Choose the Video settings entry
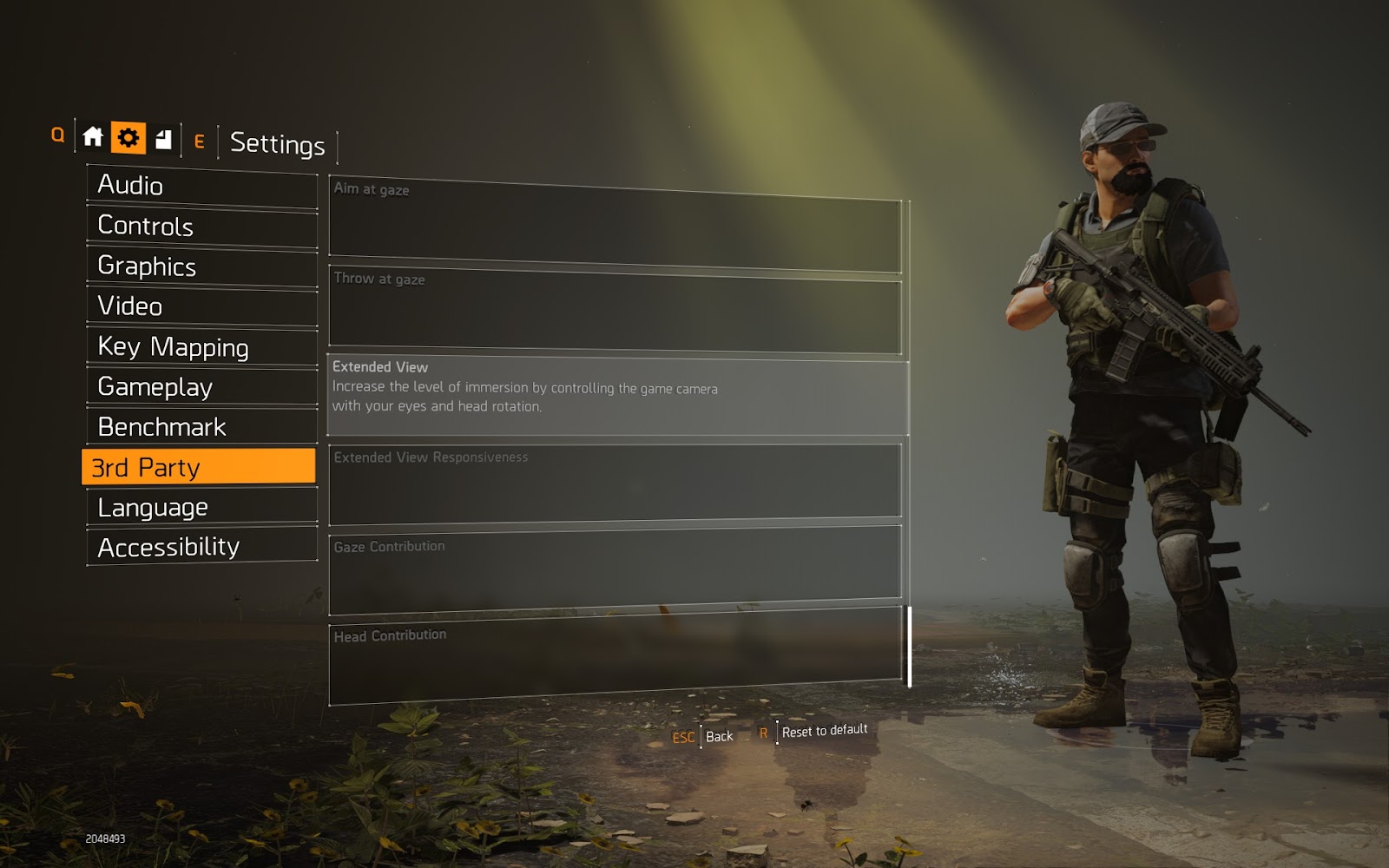1389x868 pixels. pyautogui.click(x=201, y=306)
